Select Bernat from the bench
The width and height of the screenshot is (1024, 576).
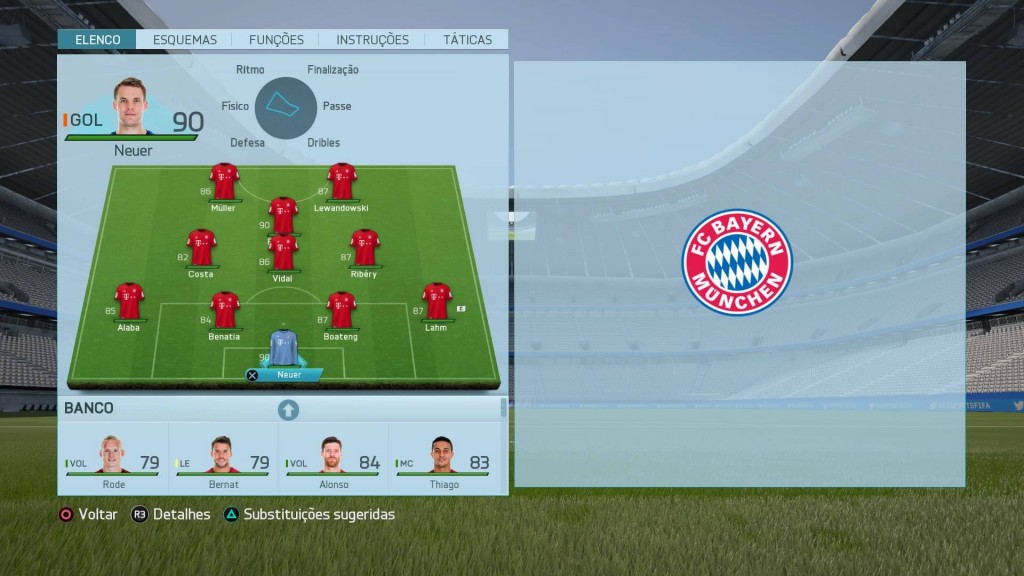tap(223, 458)
